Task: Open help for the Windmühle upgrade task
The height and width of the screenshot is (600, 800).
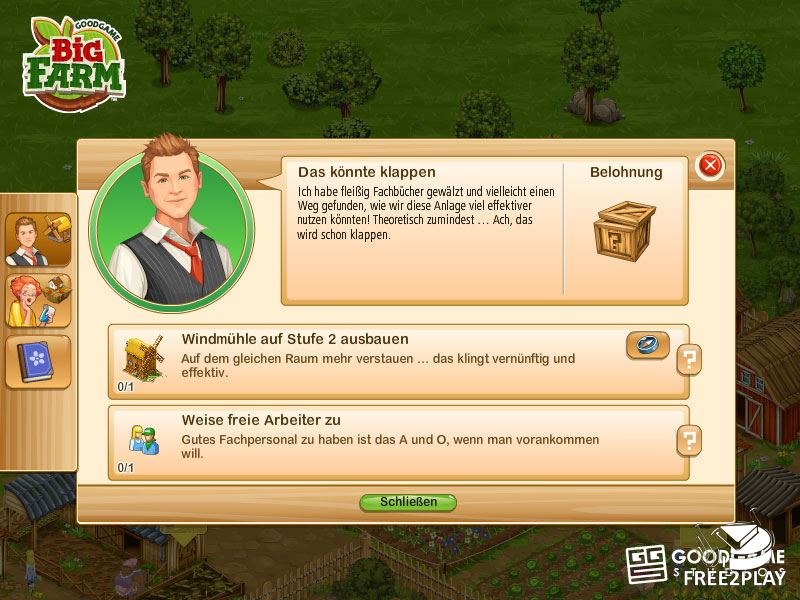Action: pos(689,359)
